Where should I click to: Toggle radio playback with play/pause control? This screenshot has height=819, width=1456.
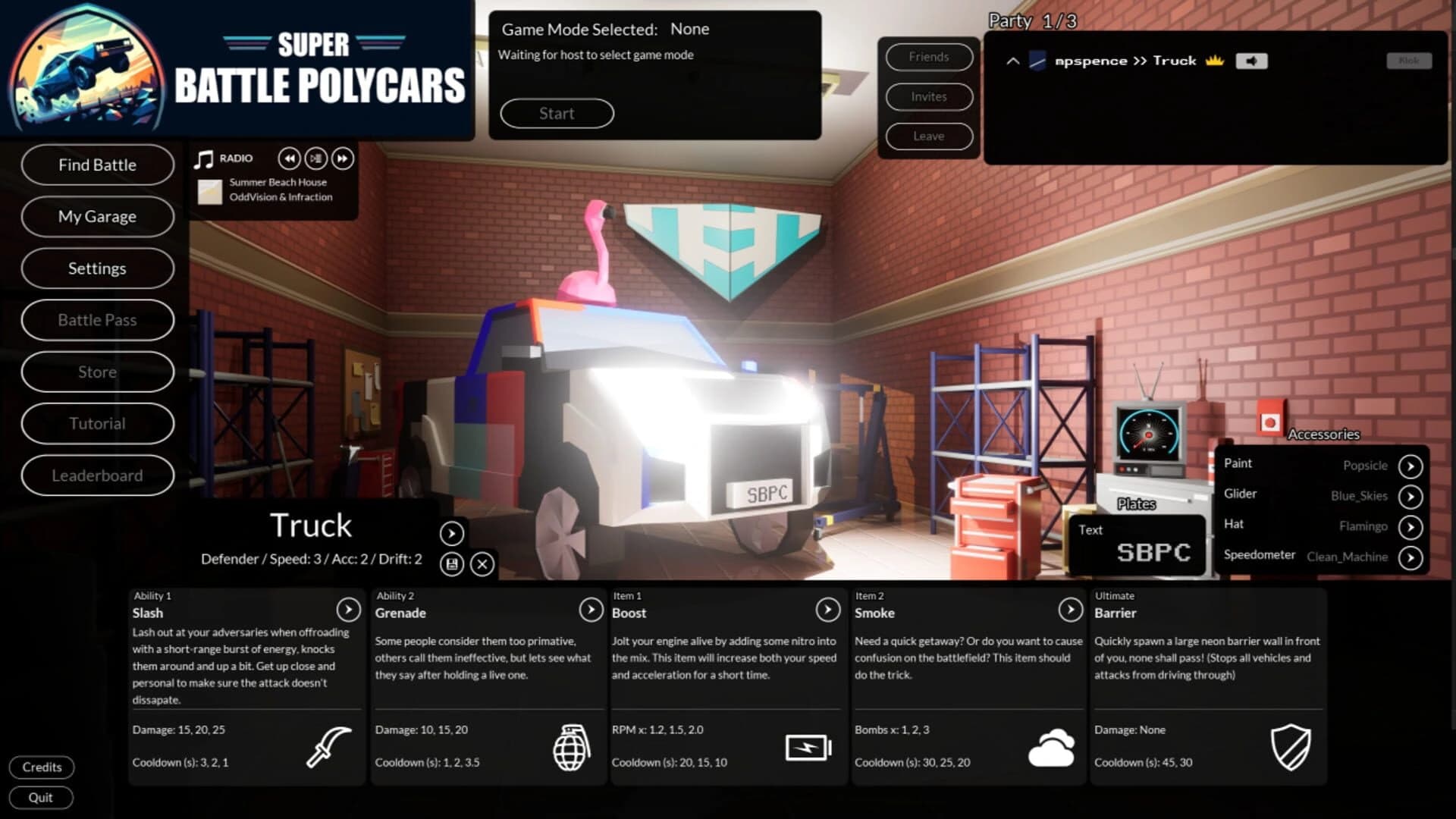coord(316,158)
